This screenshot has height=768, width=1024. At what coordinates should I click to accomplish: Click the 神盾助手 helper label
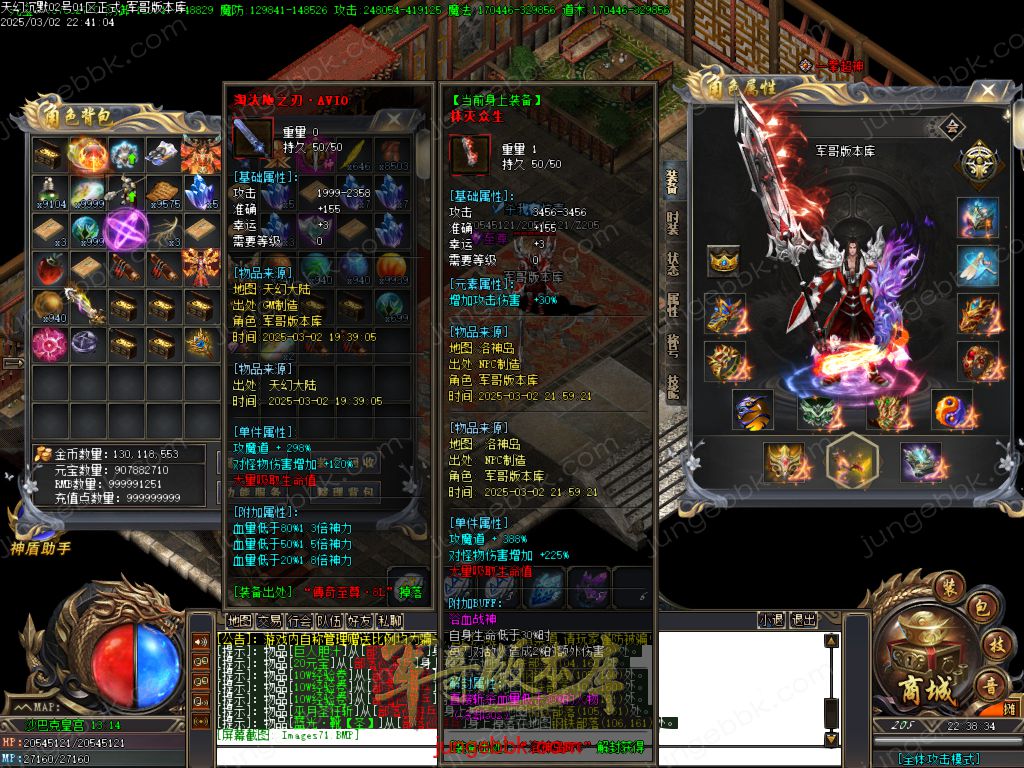(40, 547)
